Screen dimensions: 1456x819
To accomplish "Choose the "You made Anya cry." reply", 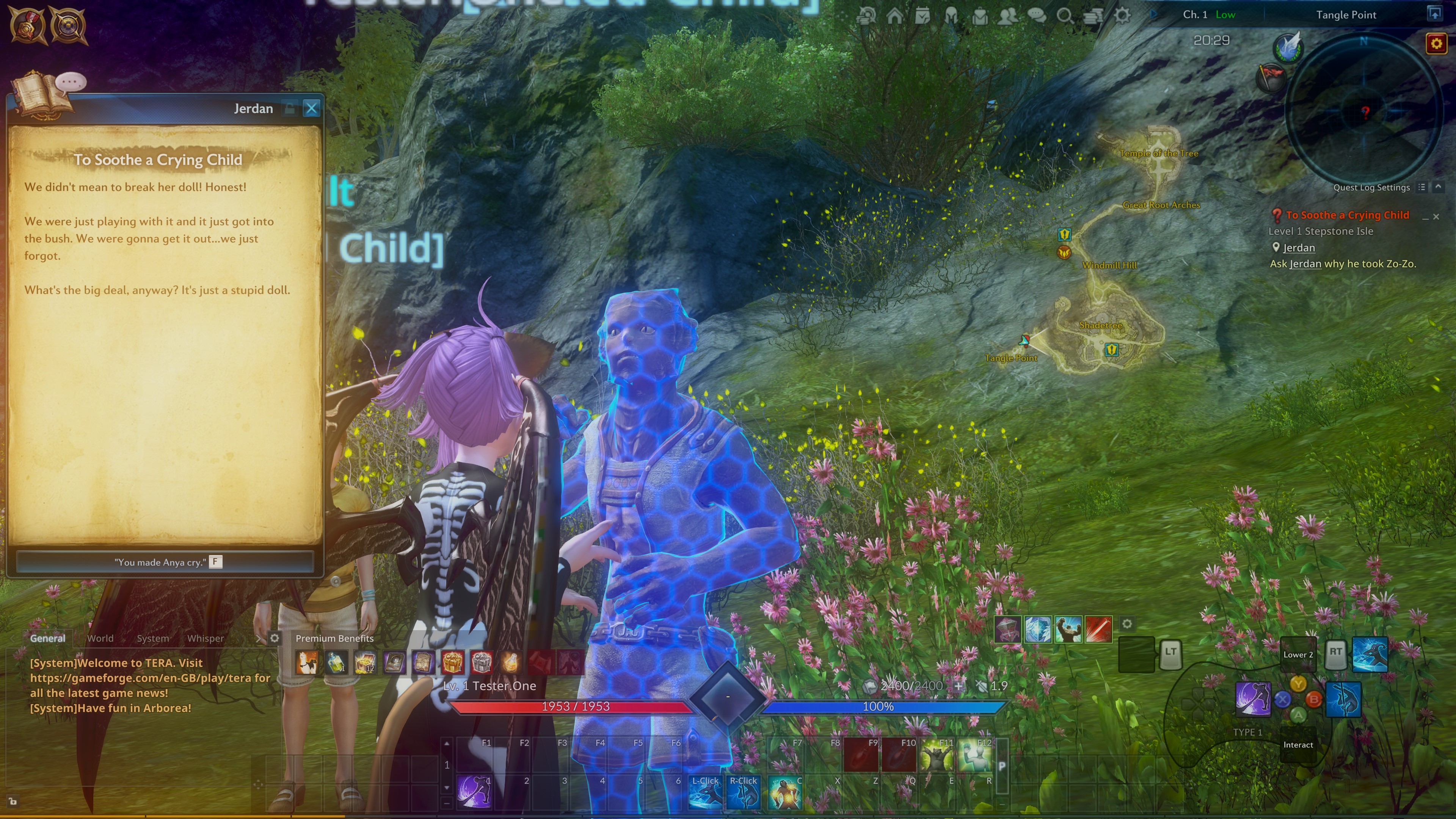I will [x=165, y=562].
